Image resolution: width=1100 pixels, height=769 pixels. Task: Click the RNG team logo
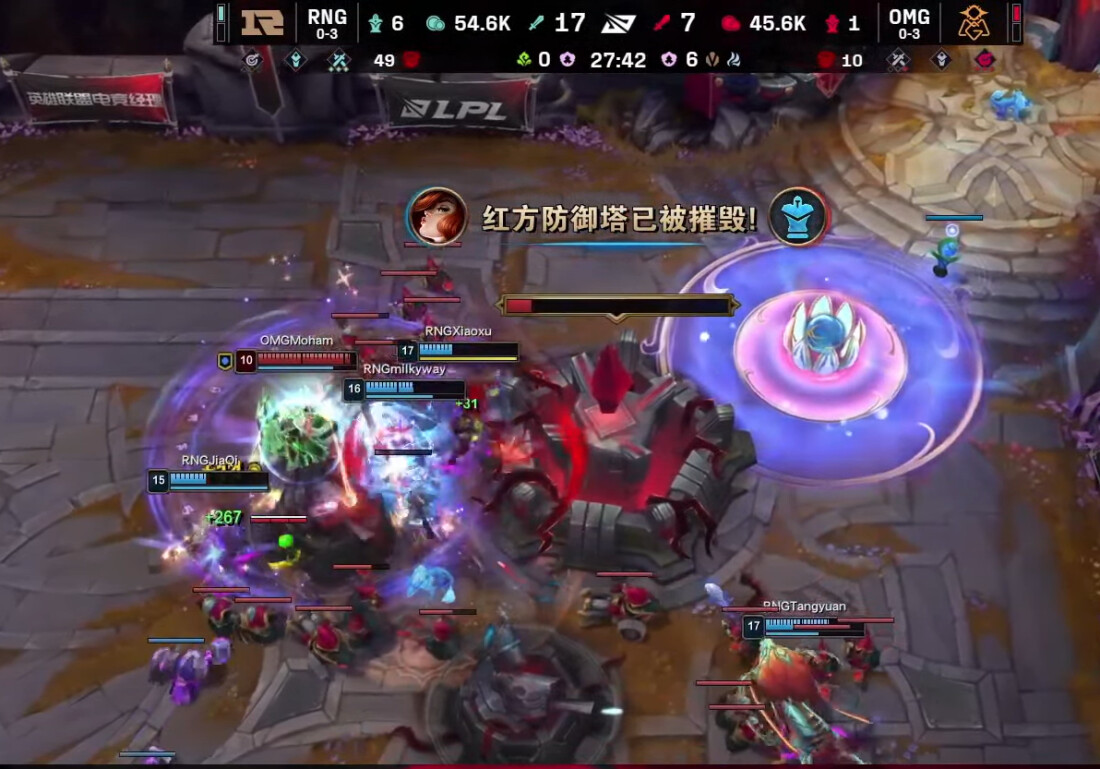(262, 23)
